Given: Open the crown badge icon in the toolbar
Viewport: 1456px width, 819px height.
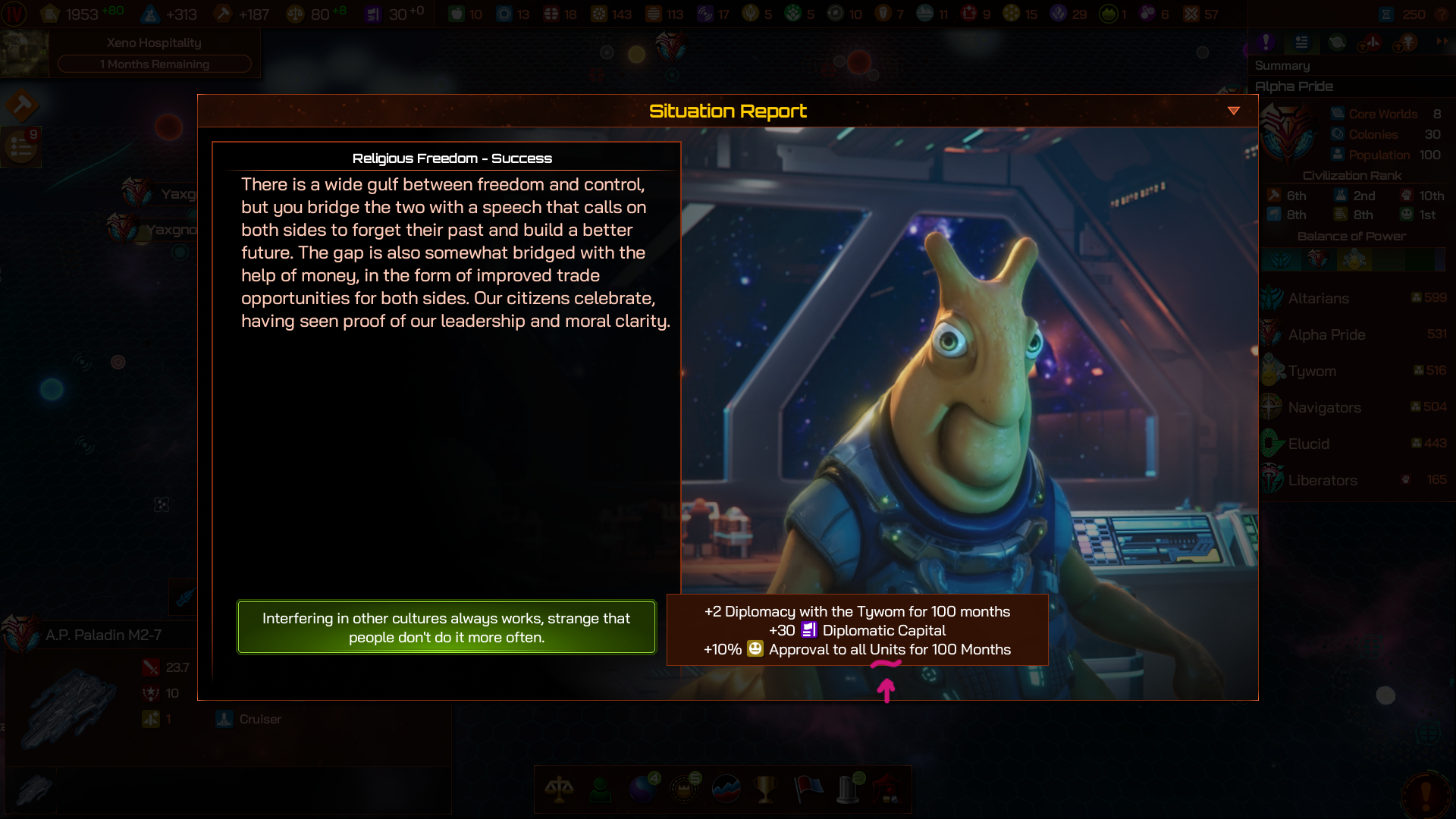Looking at the screenshot, I should pyautogui.click(x=685, y=789).
